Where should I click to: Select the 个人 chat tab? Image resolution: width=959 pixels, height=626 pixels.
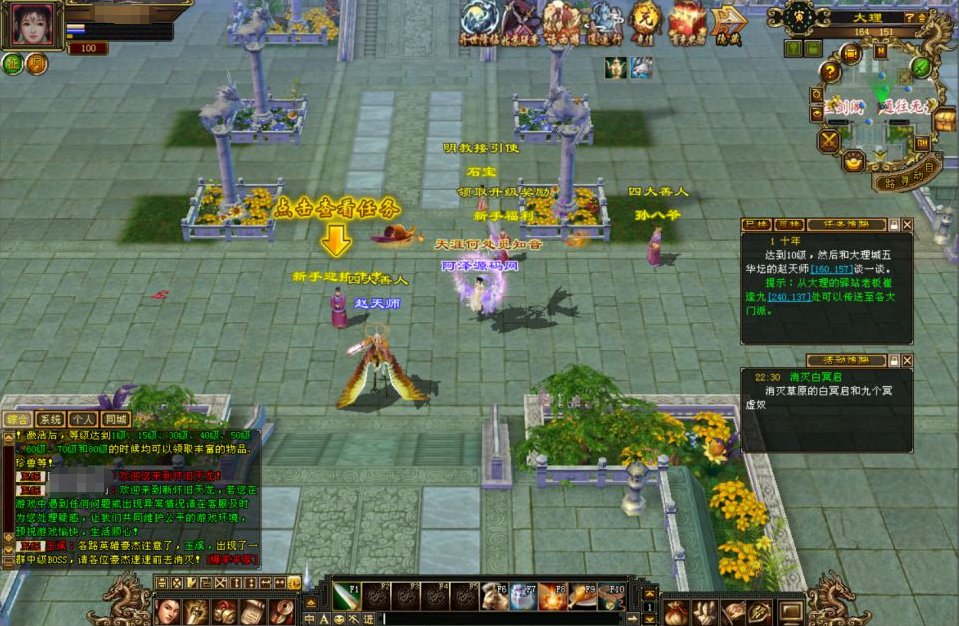click(83, 419)
